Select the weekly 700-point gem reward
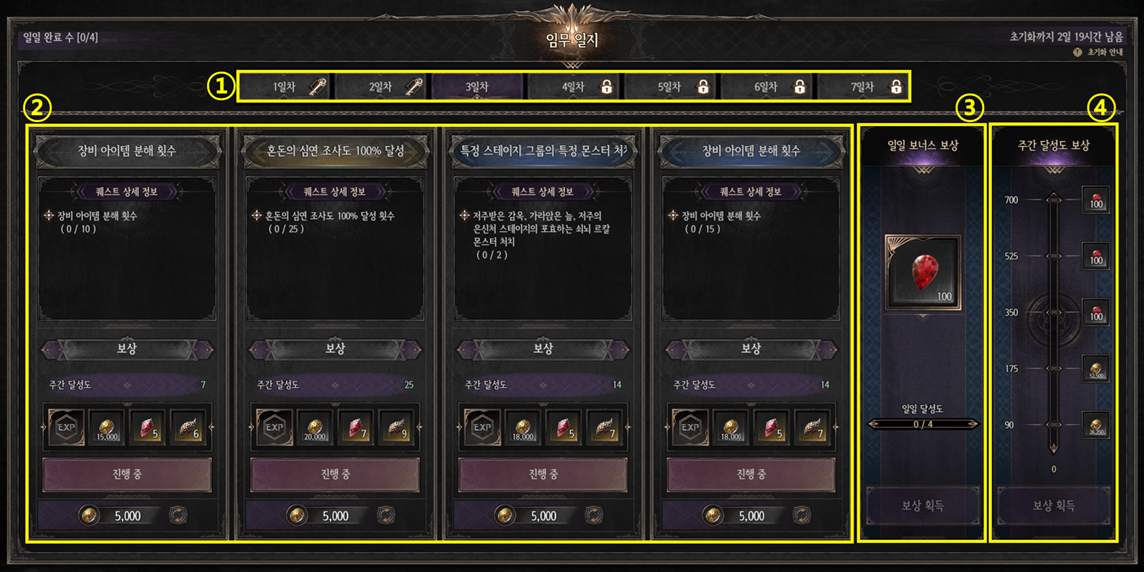 [x=1097, y=200]
